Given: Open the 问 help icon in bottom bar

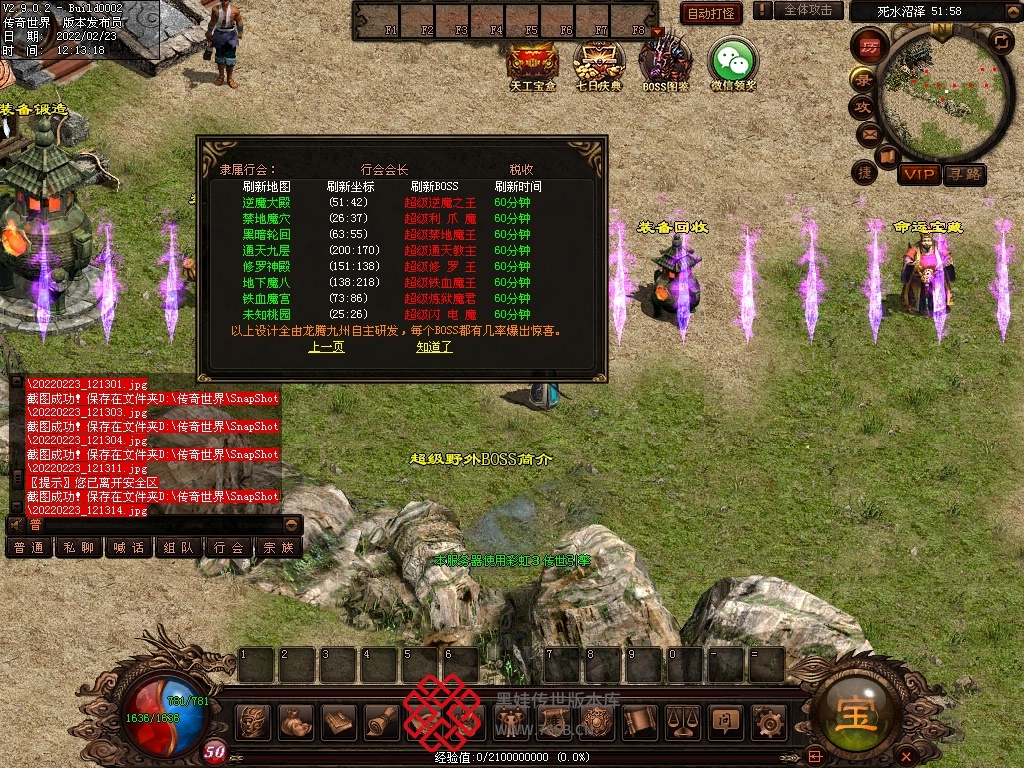Looking at the screenshot, I should (x=725, y=721).
